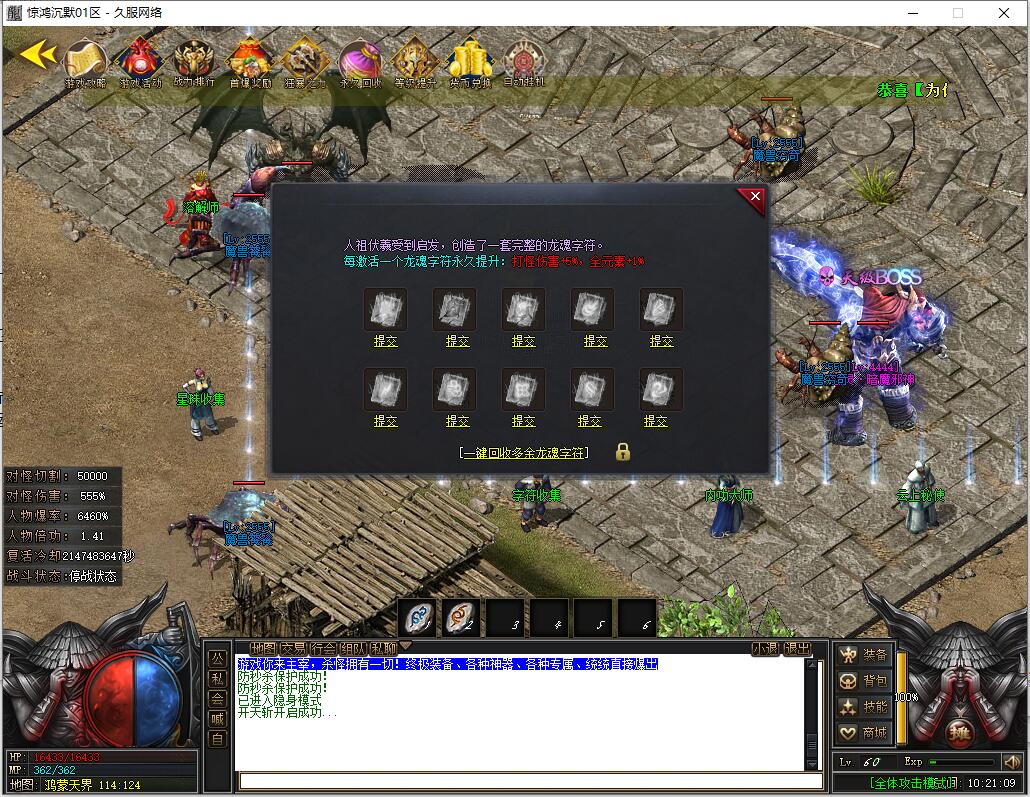Screen dimensions: 1030x797
Task: Open the 游戏攻略 scroll icon
Action: click(x=87, y=62)
